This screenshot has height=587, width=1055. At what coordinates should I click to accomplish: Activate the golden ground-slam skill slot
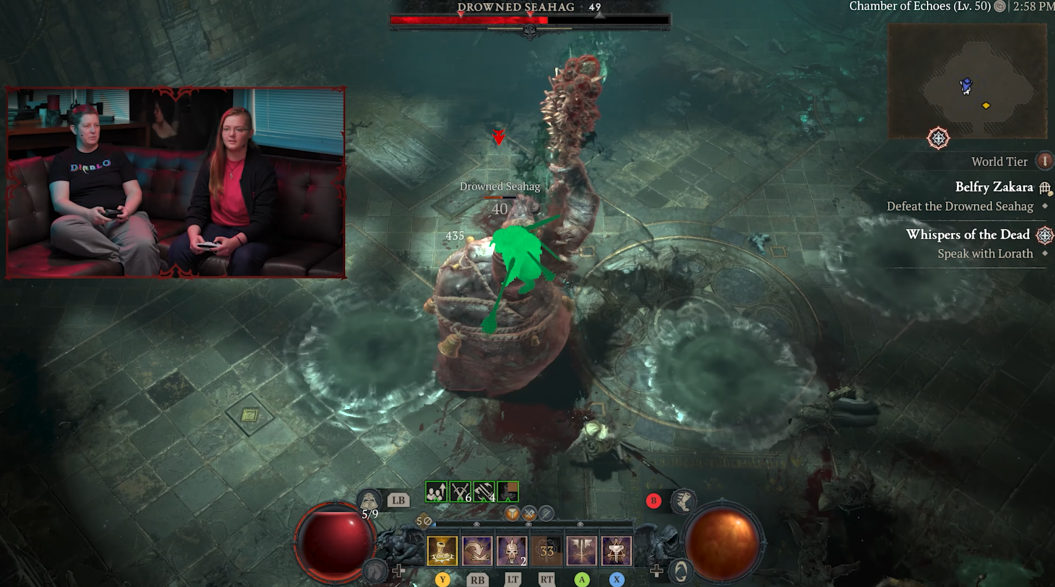pos(442,551)
